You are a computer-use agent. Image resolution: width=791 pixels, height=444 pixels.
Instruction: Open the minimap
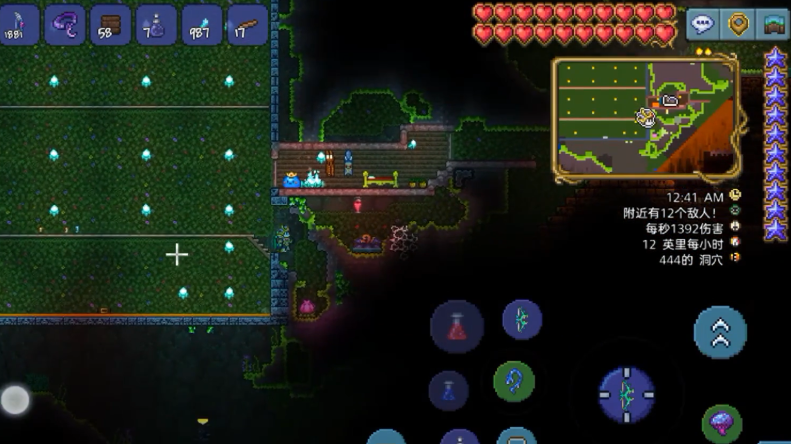(x=645, y=118)
